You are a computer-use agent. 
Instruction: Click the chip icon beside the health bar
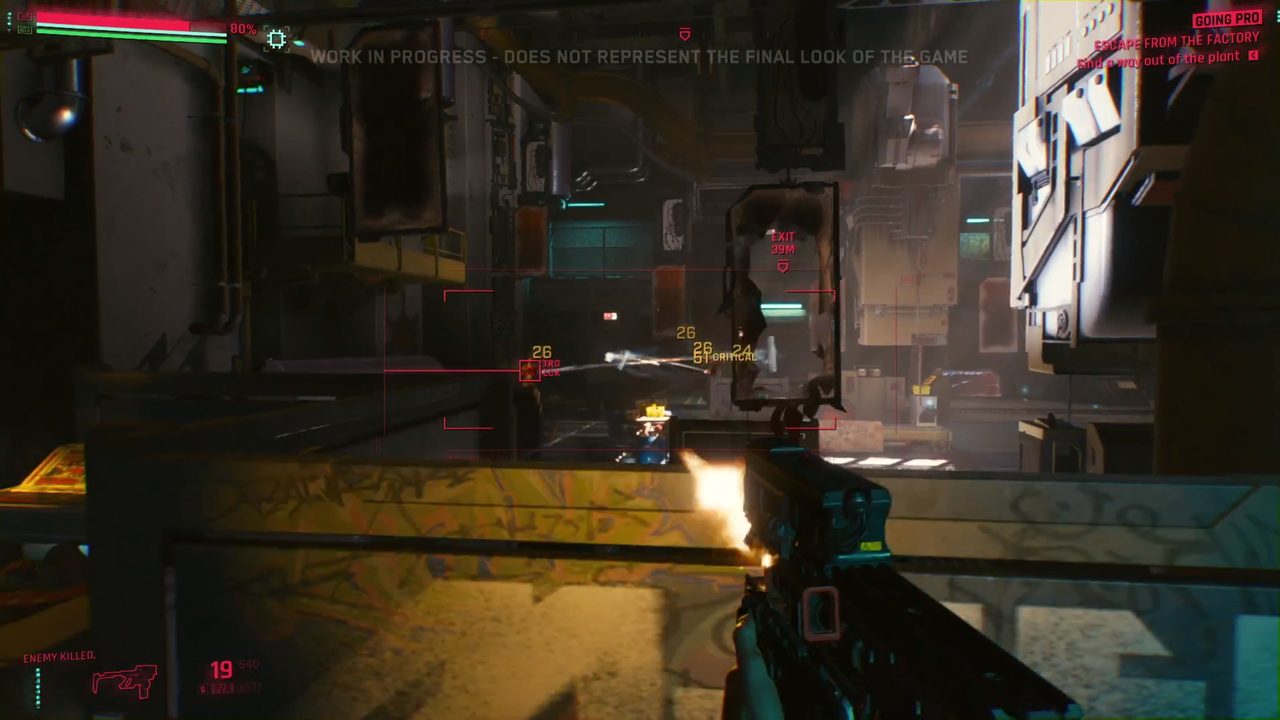[276, 39]
